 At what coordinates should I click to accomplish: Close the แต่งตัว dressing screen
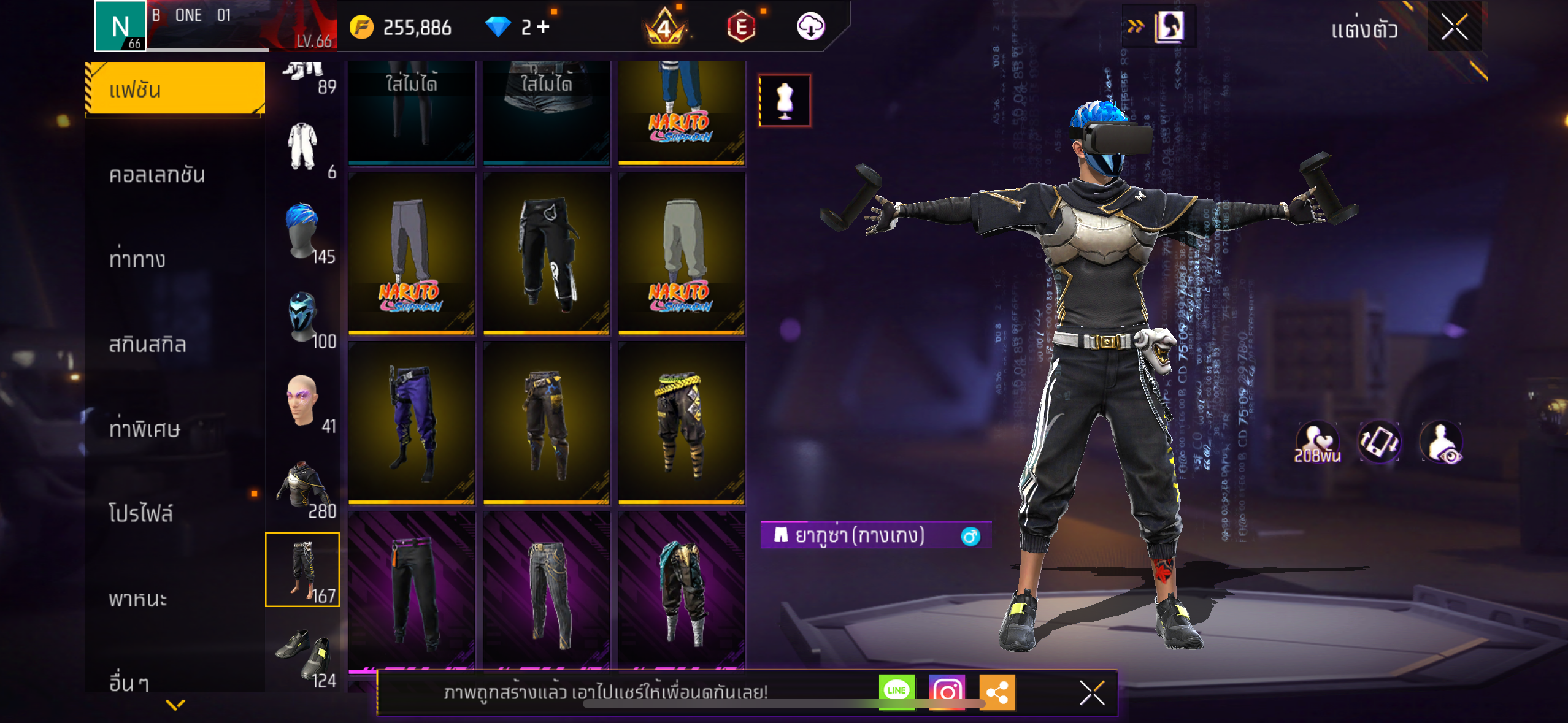pos(1455,27)
